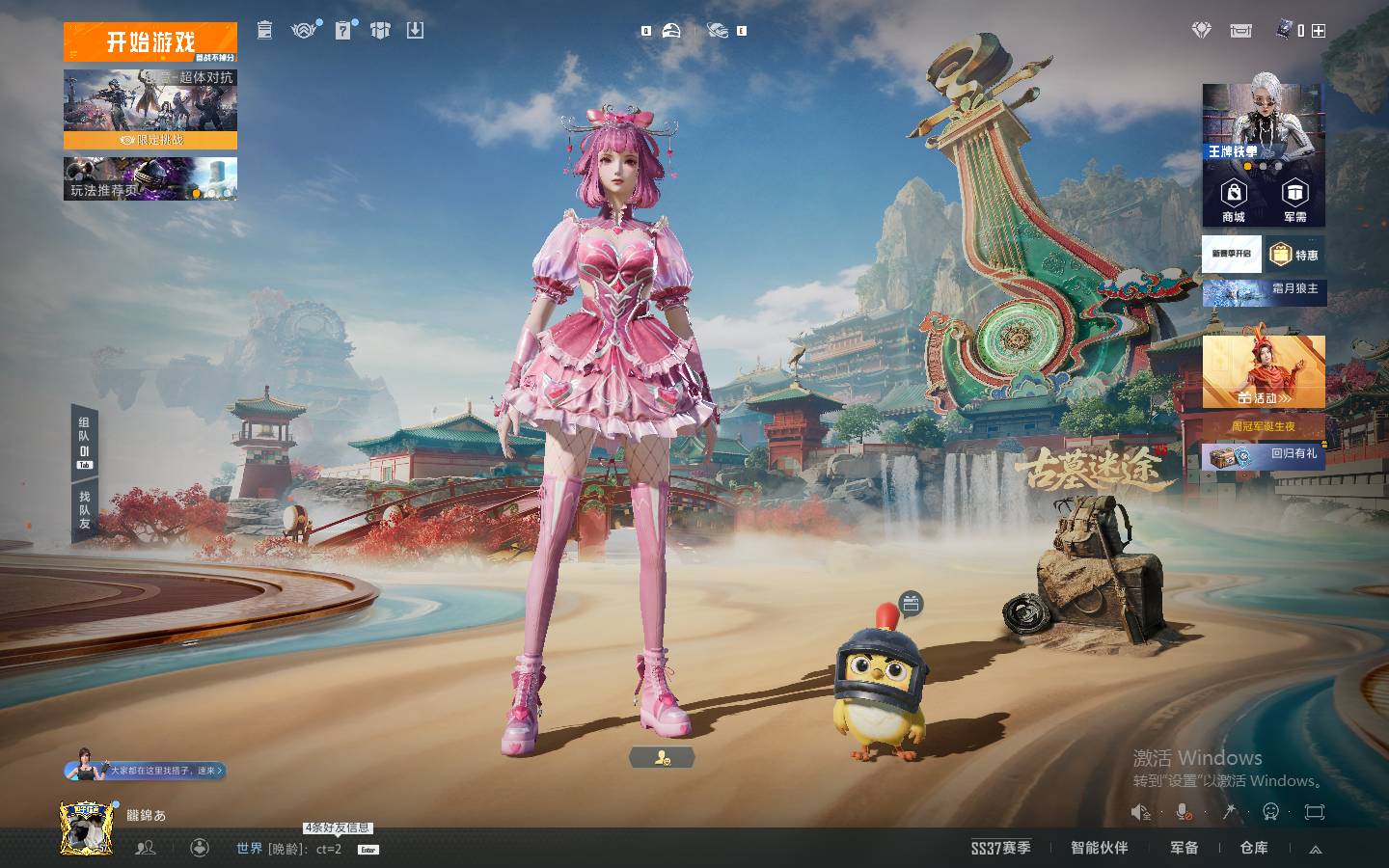1389x868 pixels.
Task: Open the 玩法推荐页 mode recommendations banner
Action: coord(150,179)
